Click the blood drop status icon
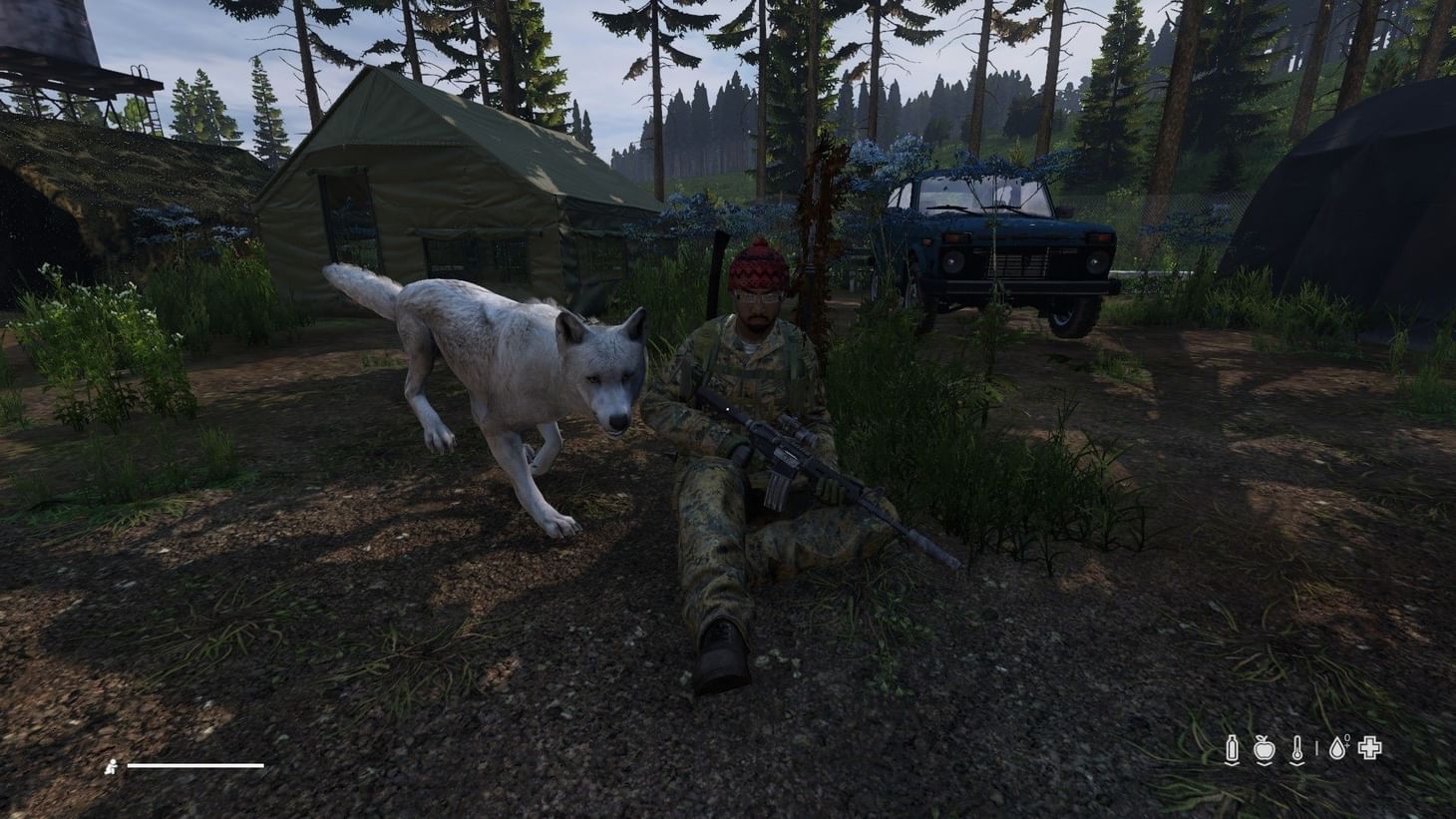 pyautogui.click(x=1337, y=747)
